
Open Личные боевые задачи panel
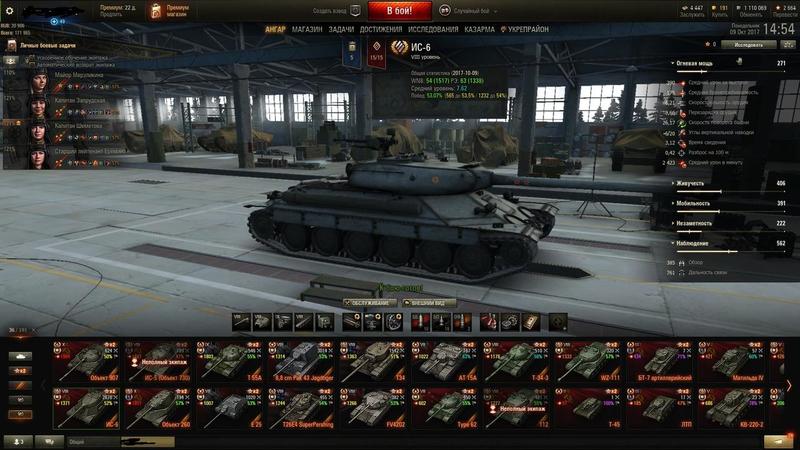pyautogui.click(x=40, y=47)
